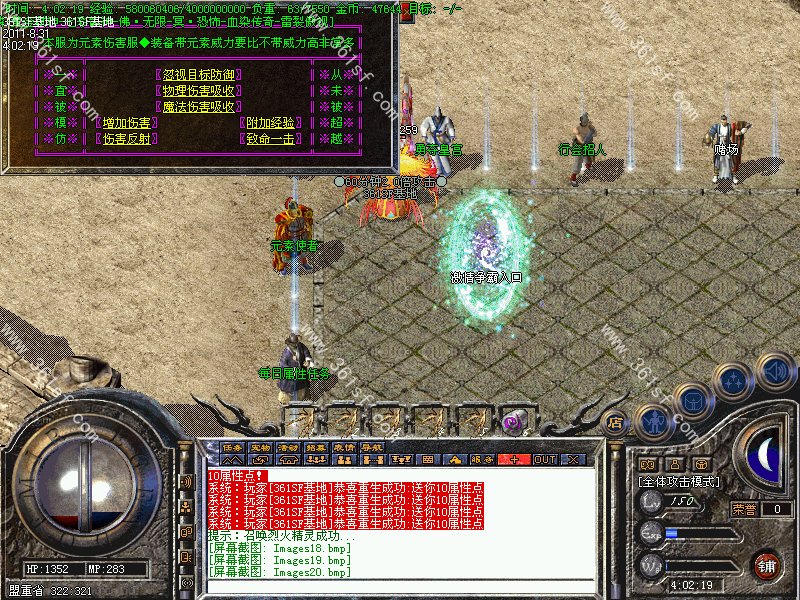Pick the 魔法伤害吸收 option
Image resolution: width=800 pixels, height=600 pixels.
tap(198, 107)
